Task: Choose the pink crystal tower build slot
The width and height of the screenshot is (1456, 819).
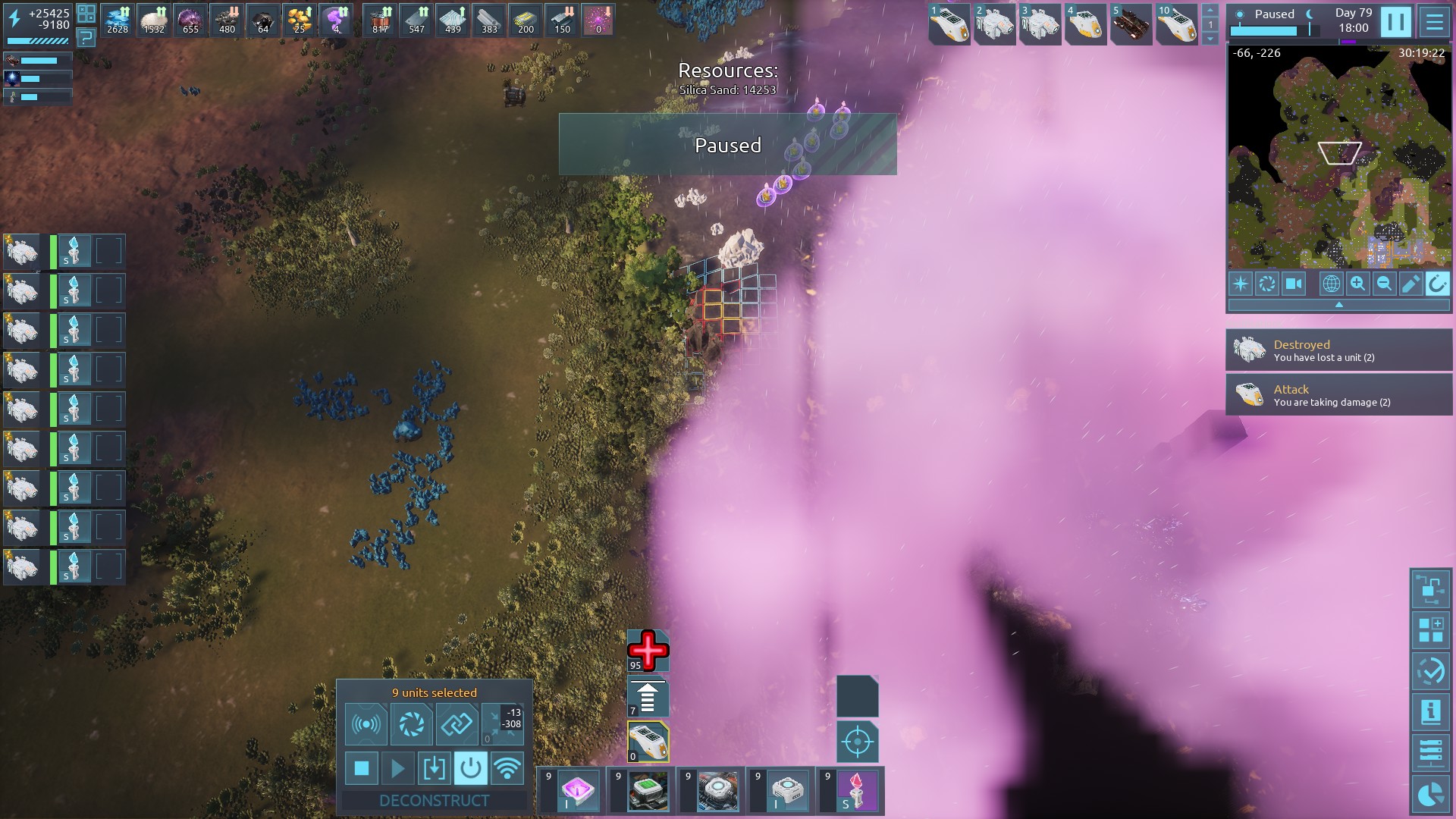Action: (x=856, y=791)
